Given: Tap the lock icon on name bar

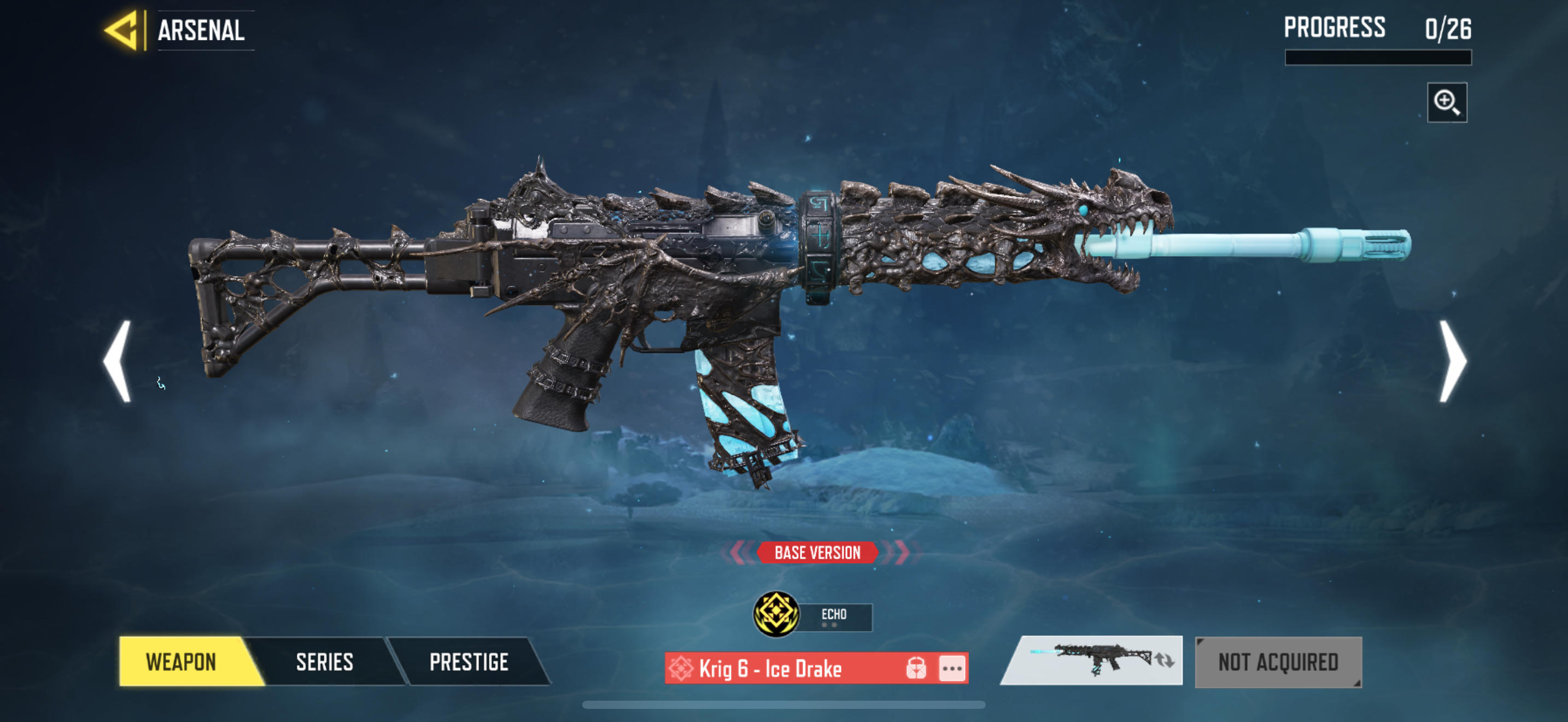Looking at the screenshot, I should [x=915, y=668].
